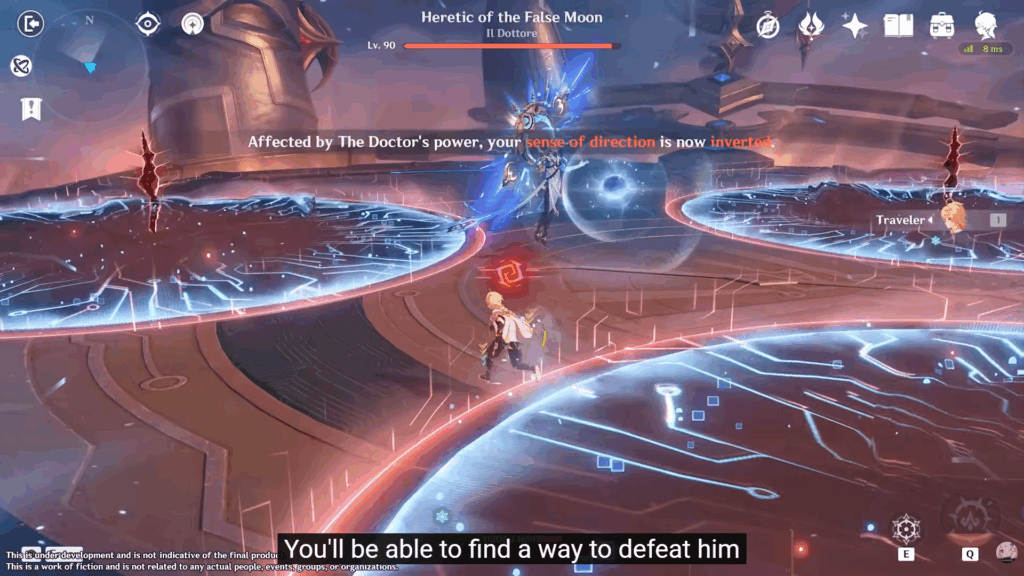Open the round white star emblem icon
The height and width of the screenshot is (576, 1024).
click(x=193, y=24)
